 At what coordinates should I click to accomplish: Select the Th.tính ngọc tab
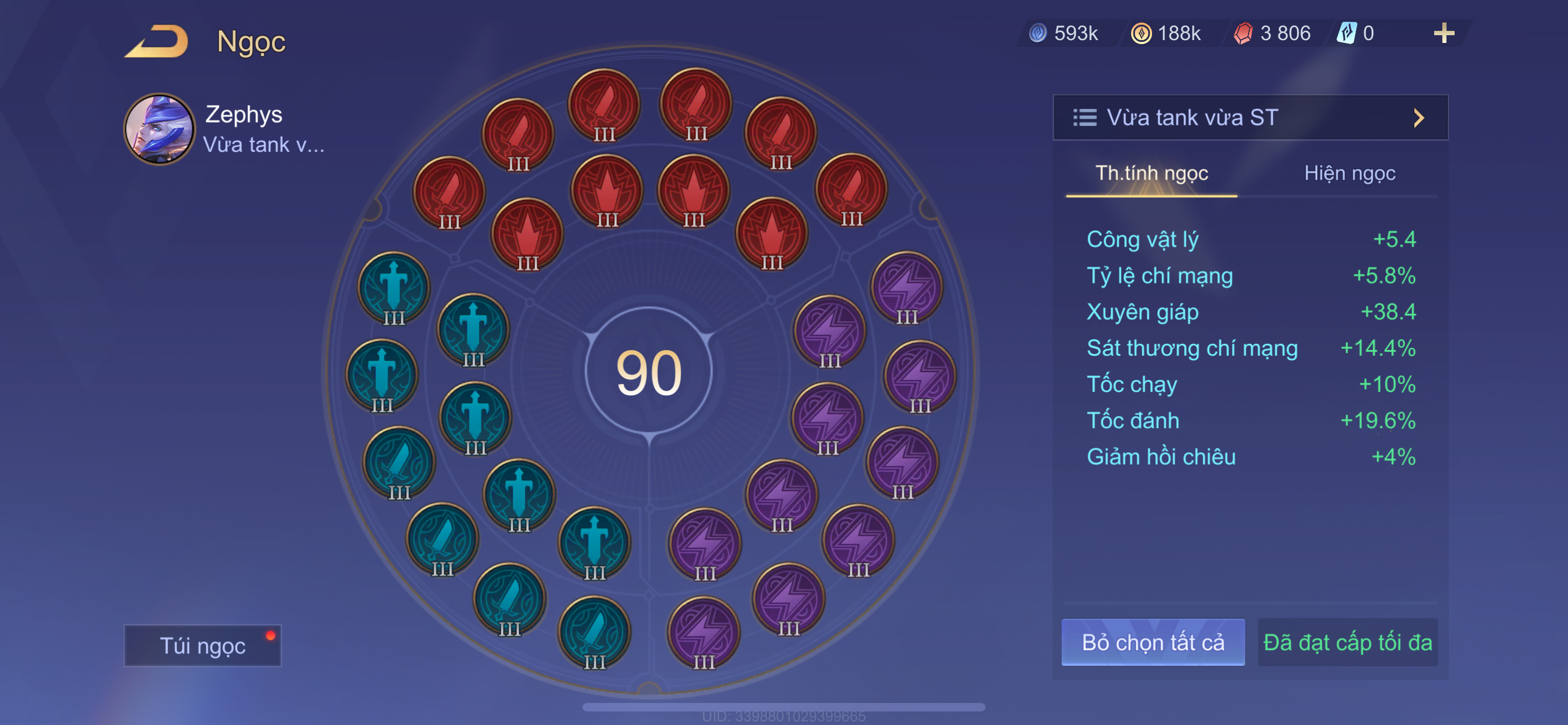[1151, 173]
